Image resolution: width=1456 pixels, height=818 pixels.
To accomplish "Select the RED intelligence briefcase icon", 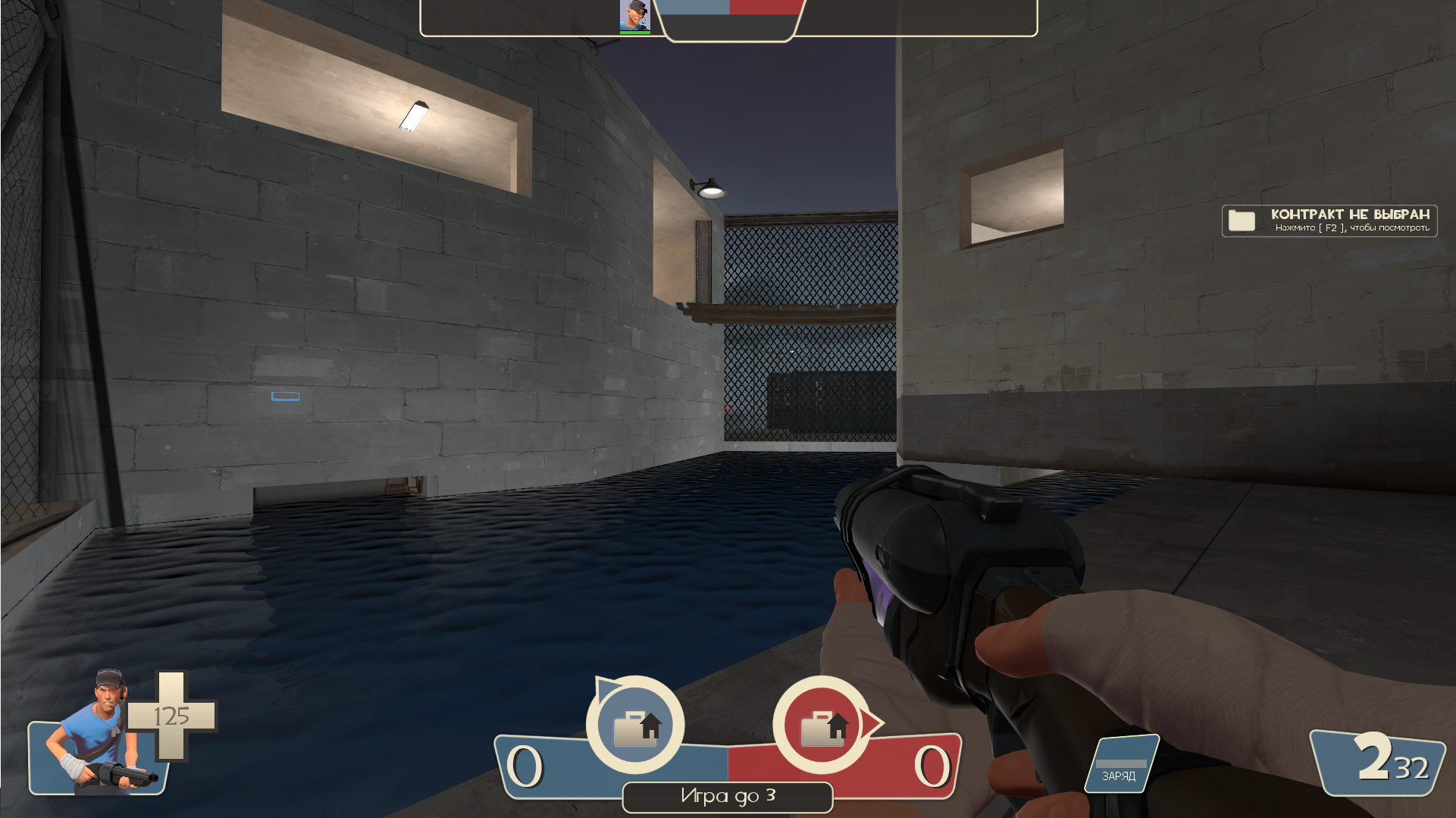I will pyautogui.click(x=822, y=726).
